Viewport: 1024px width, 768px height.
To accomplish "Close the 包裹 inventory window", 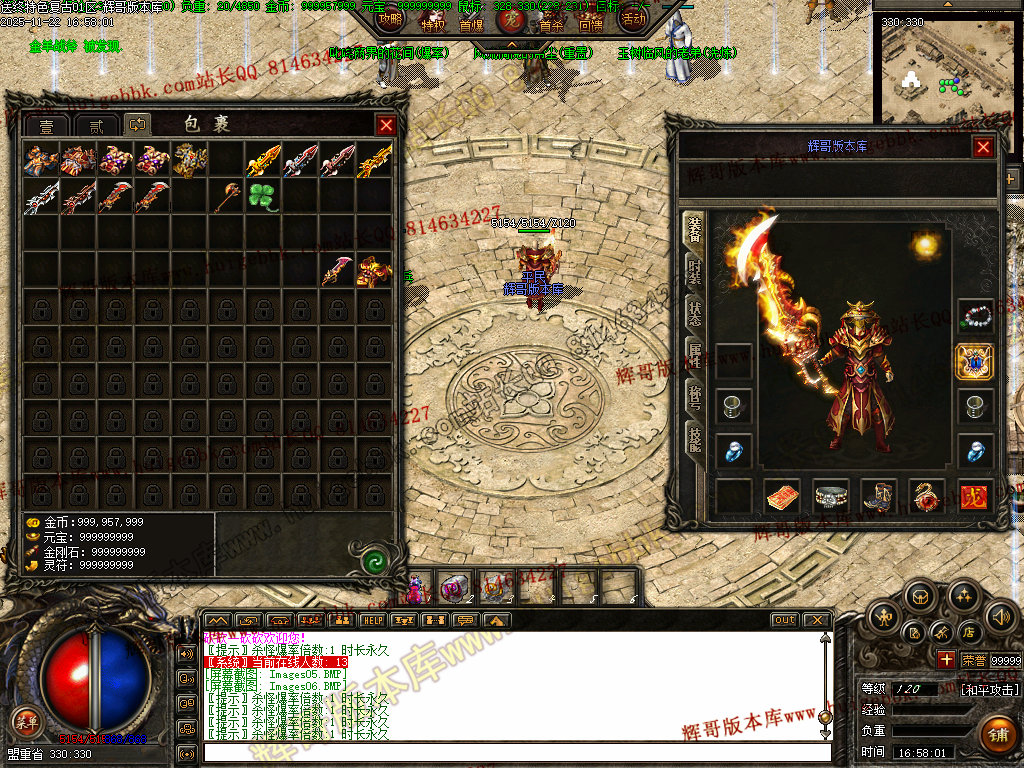I will 386,125.
